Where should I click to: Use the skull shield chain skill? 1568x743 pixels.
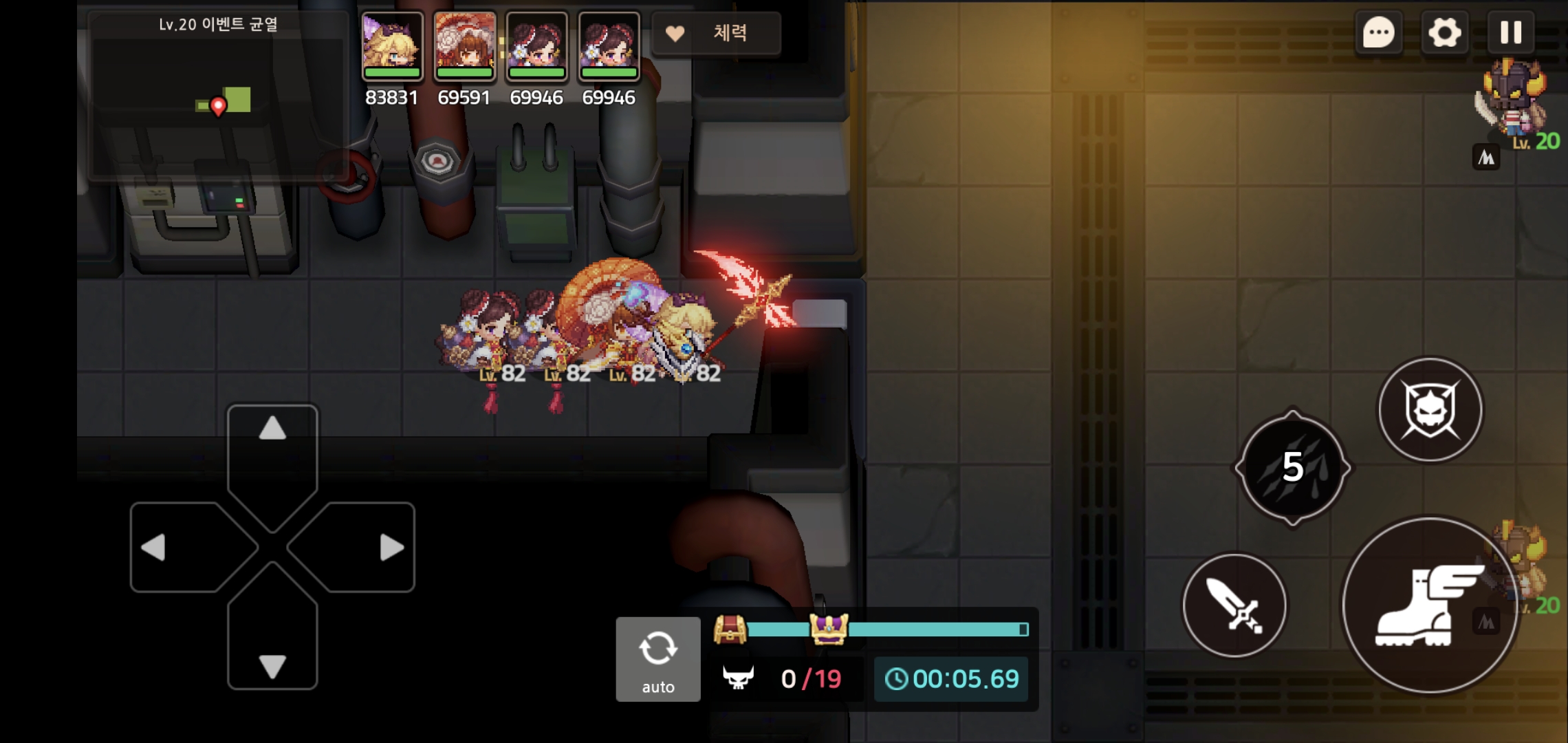point(1430,410)
